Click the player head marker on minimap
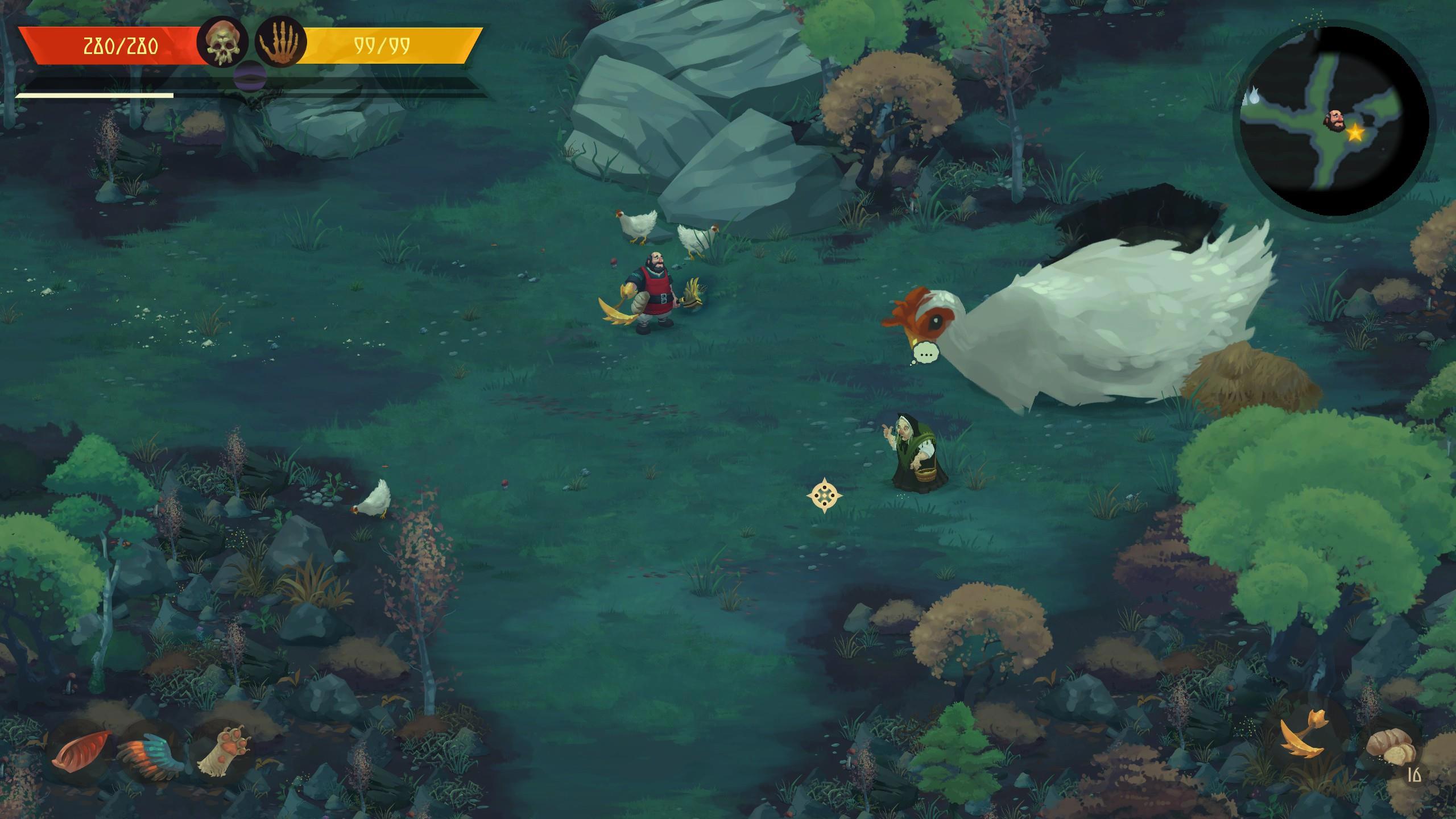Viewport: 1456px width, 819px height. tap(1335, 121)
